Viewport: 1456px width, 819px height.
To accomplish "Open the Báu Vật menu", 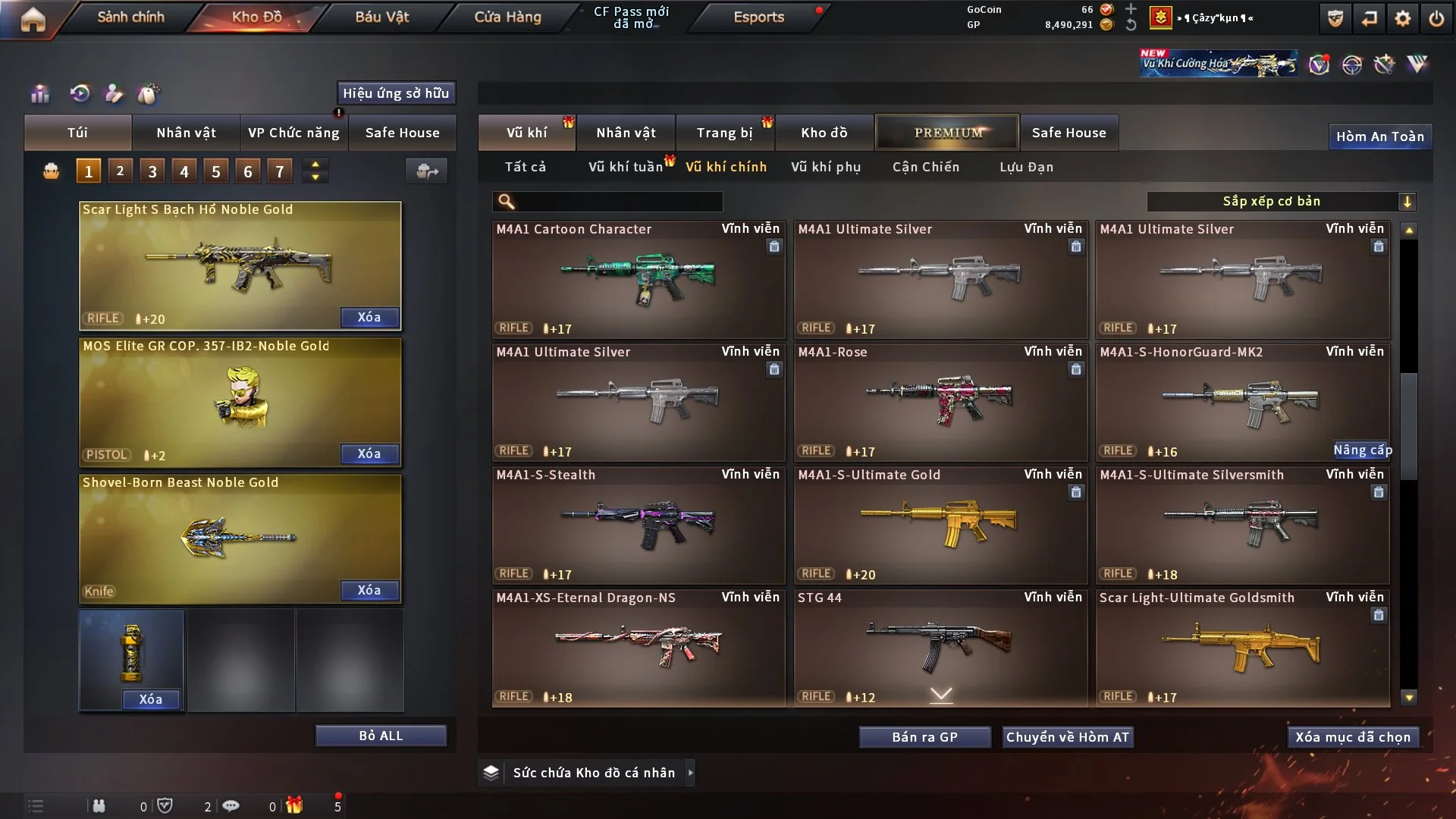I will point(381,17).
